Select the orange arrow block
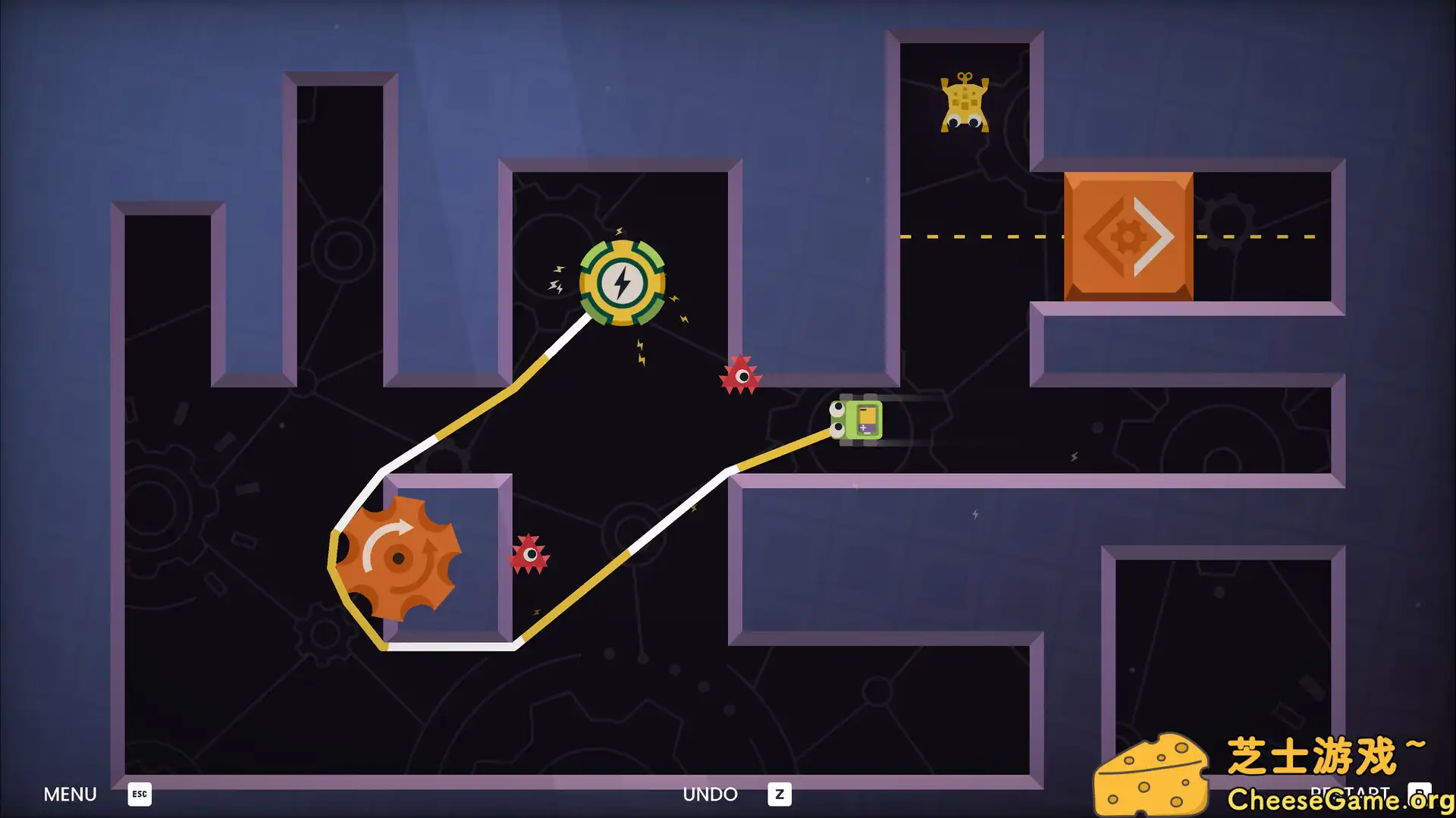The width and height of the screenshot is (1456, 818). (1128, 235)
